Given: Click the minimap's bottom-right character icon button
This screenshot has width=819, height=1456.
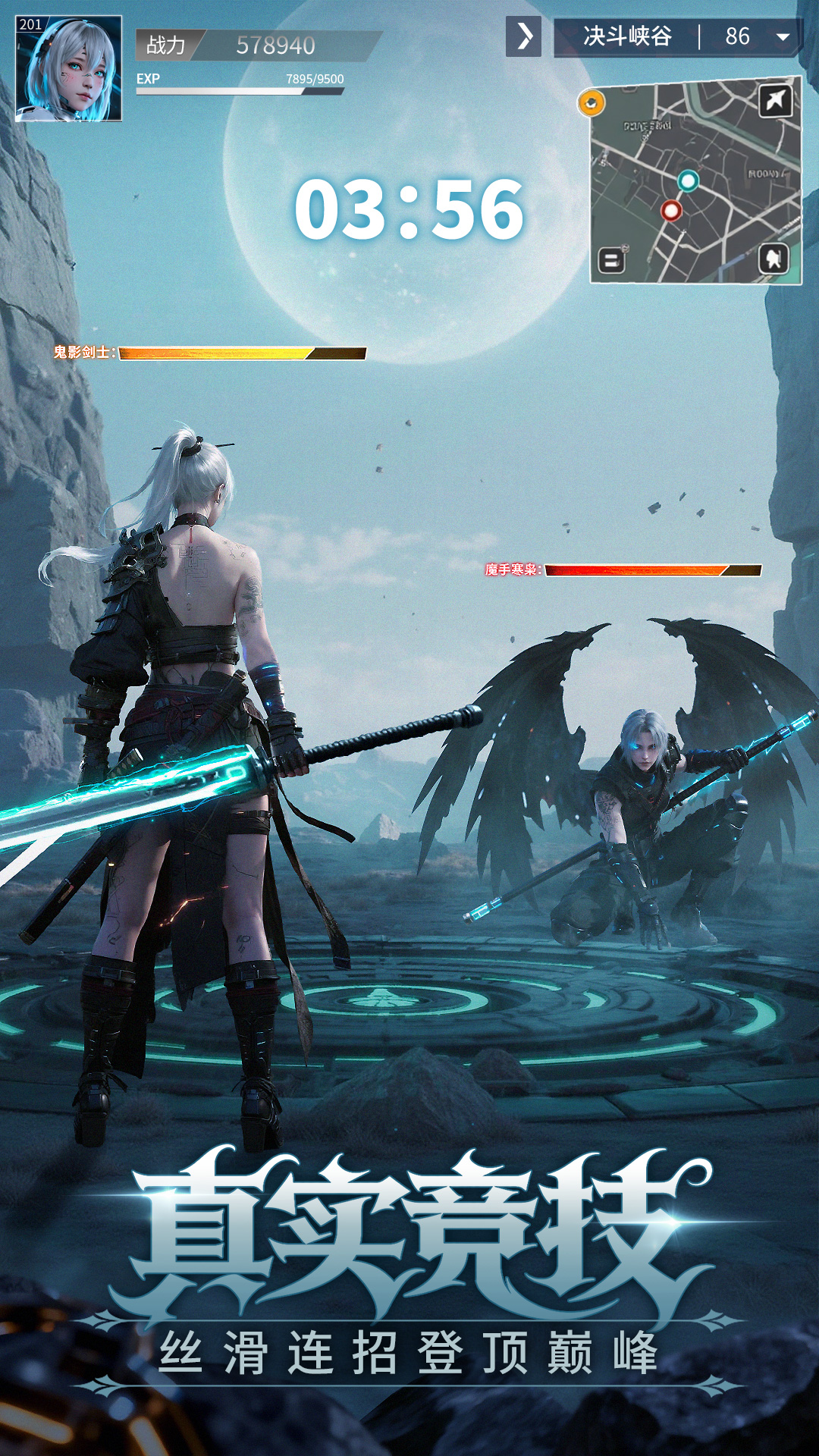Looking at the screenshot, I should tap(773, 259).
